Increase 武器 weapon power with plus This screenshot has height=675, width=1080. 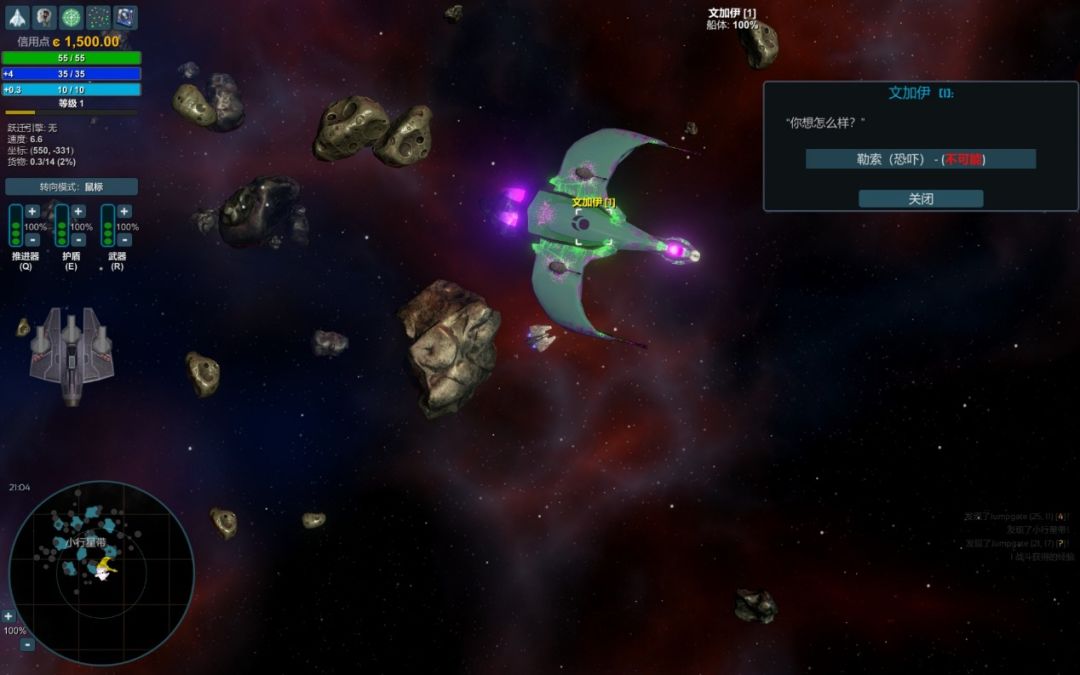[x=124, y=211]
